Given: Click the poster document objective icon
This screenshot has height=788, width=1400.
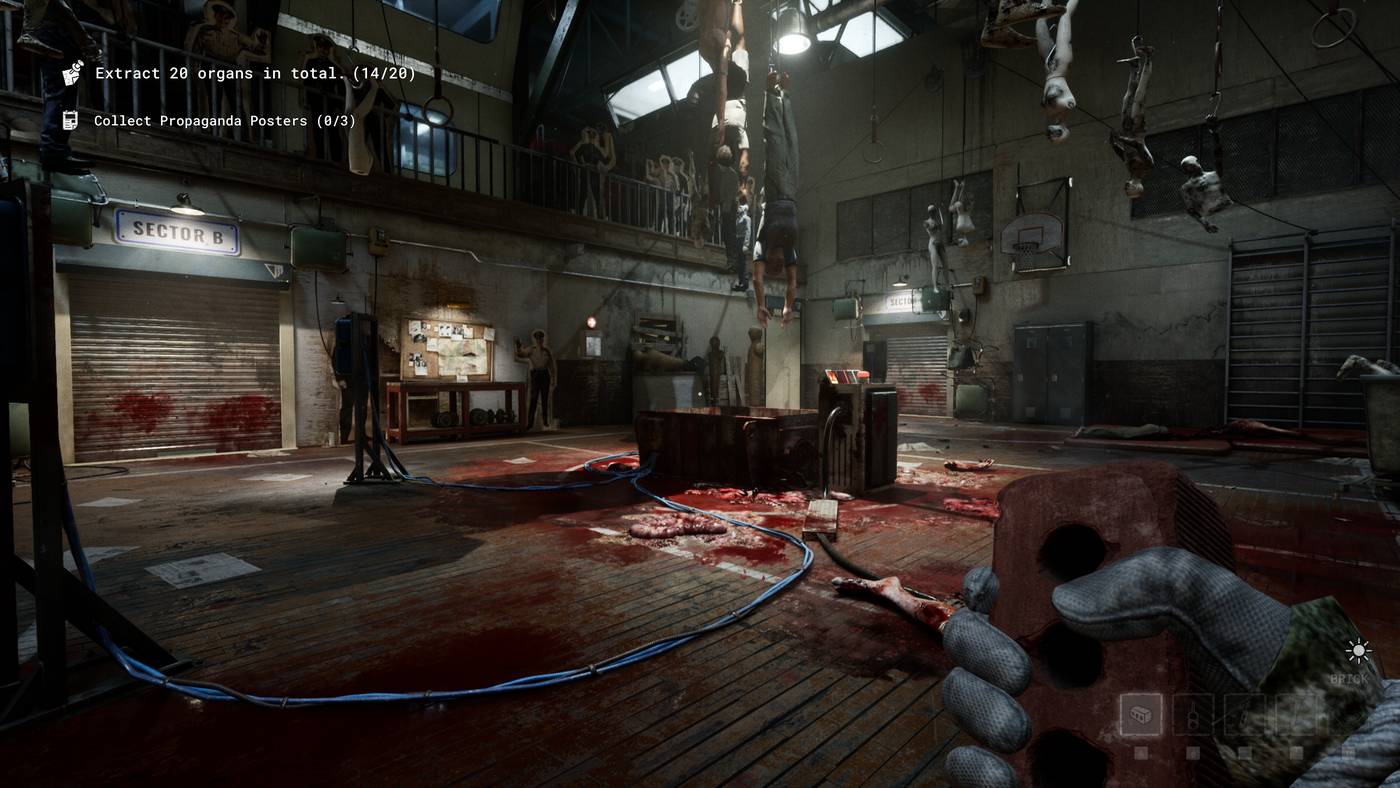Looking at the screenshot, I should pyautogui.click(x=71, y=121).
